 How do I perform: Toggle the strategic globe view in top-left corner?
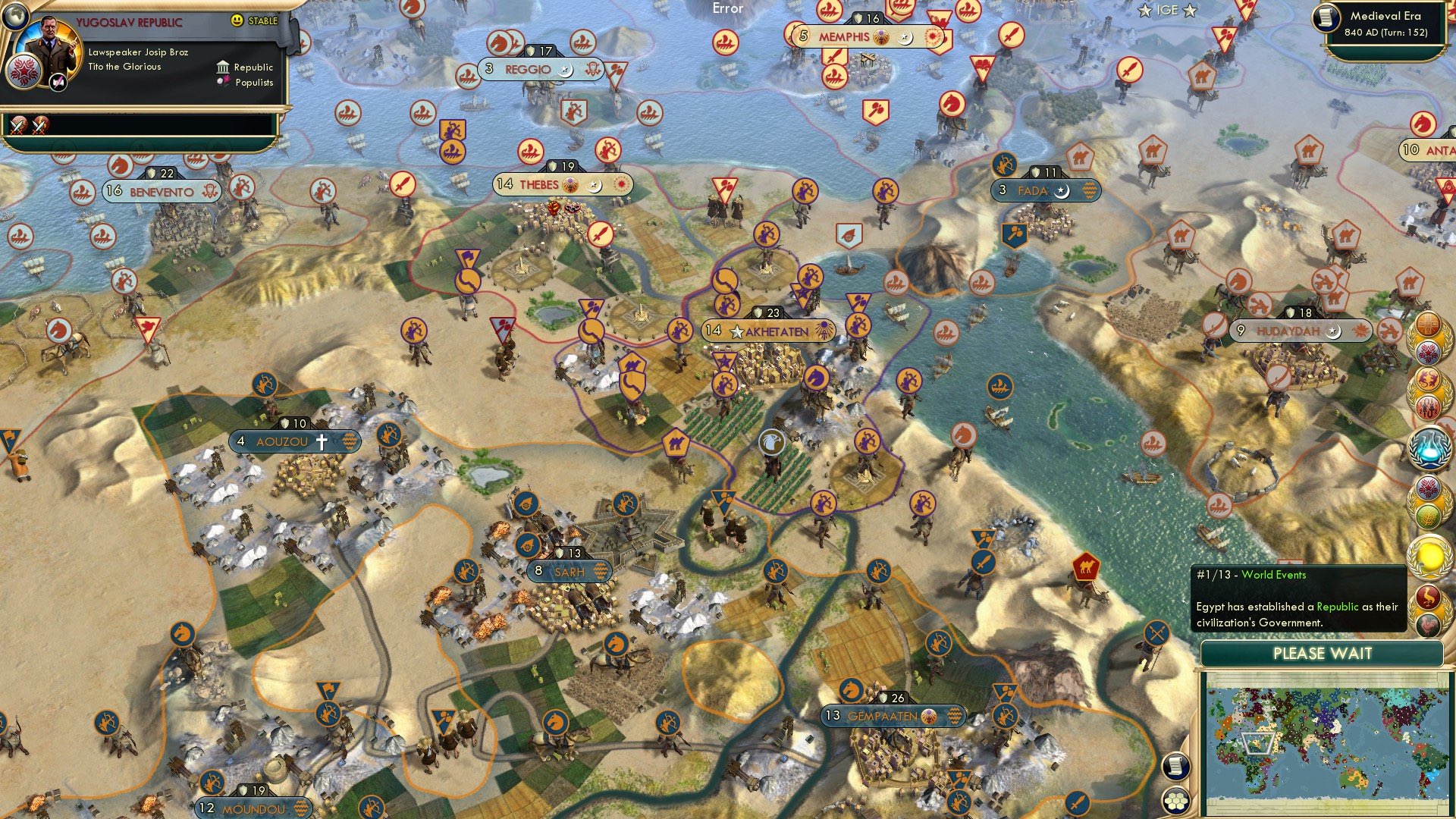pos(15,17)
